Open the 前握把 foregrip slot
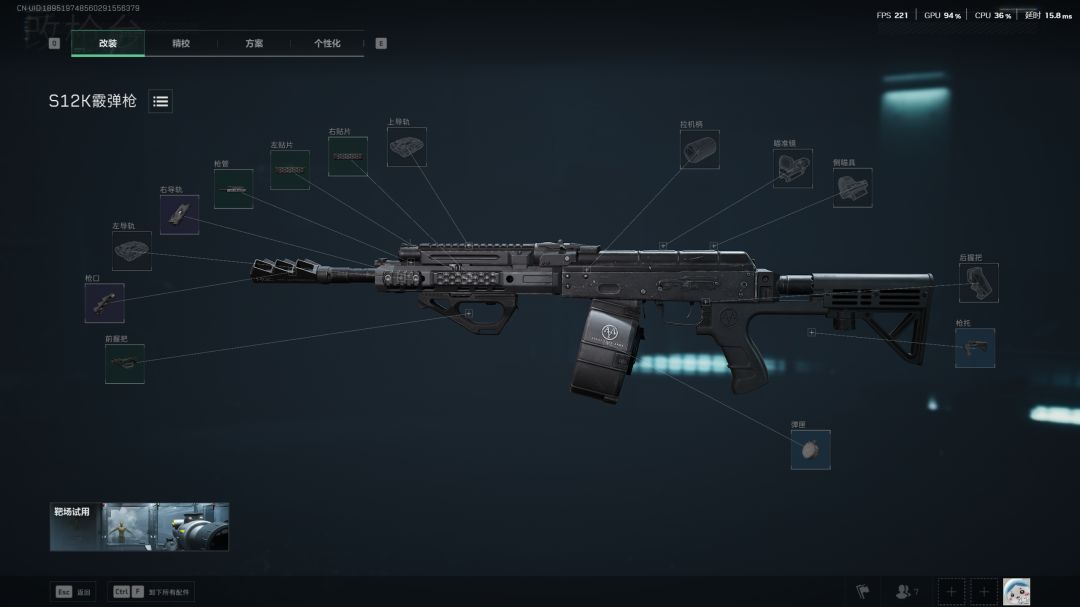Image resolution: width=1080 pixels, height=607 pixels. pyautogui.click(x=125, y=364)
